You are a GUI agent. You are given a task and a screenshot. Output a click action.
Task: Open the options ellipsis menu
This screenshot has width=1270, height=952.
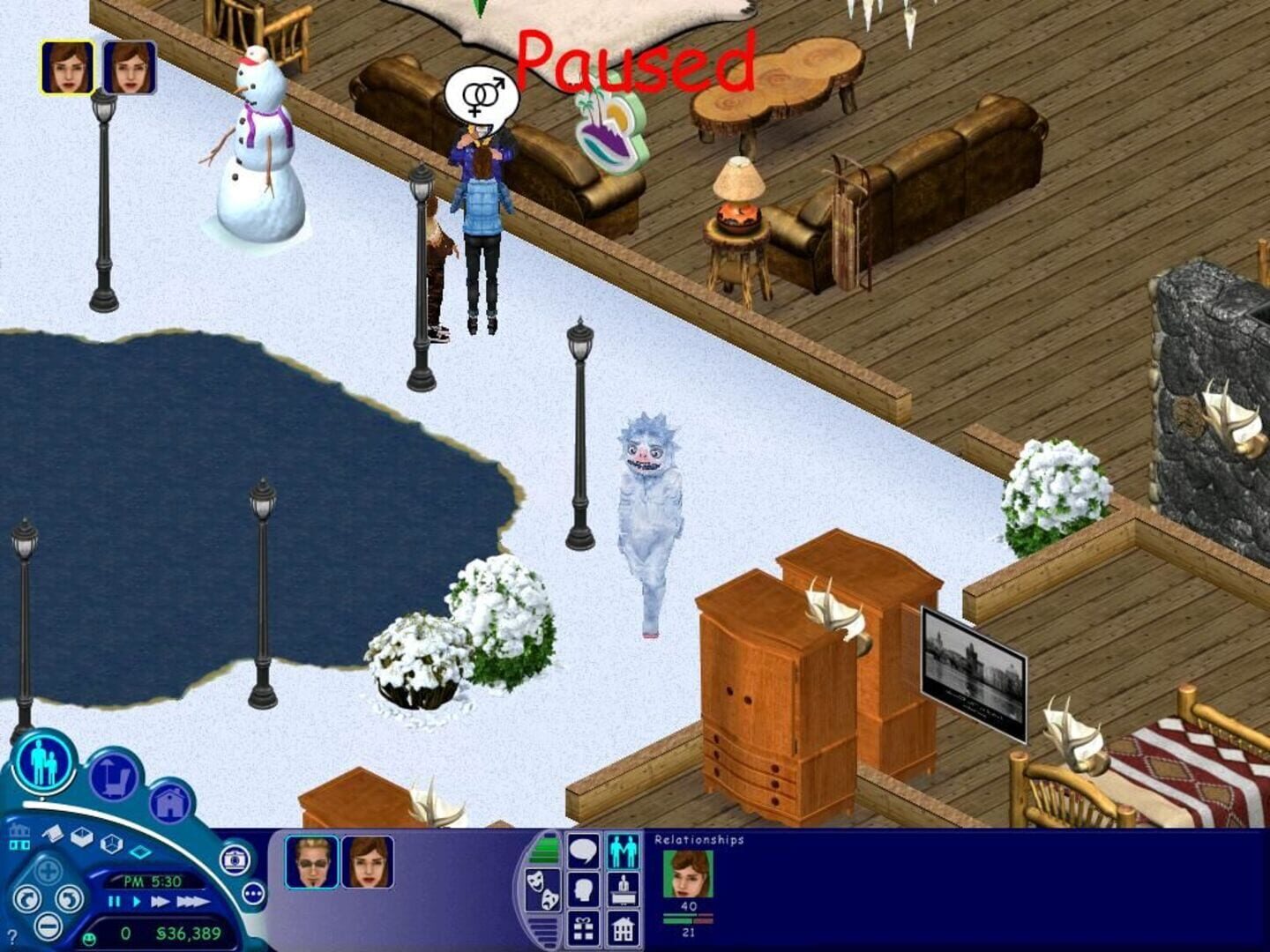point(251,894)
